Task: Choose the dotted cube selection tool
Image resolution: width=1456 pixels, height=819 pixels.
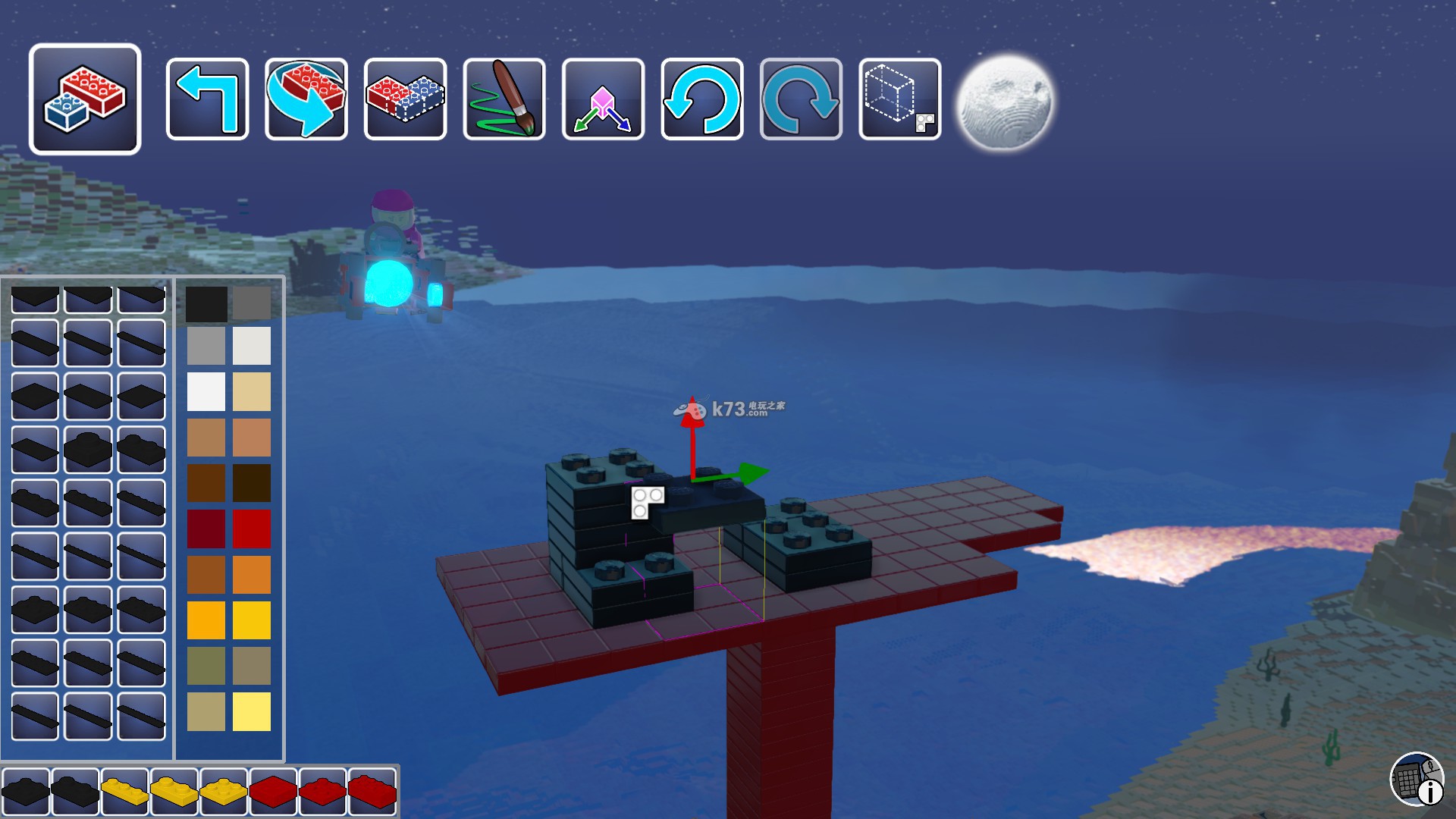Action: pyautogui.click(x=900, y=99)
